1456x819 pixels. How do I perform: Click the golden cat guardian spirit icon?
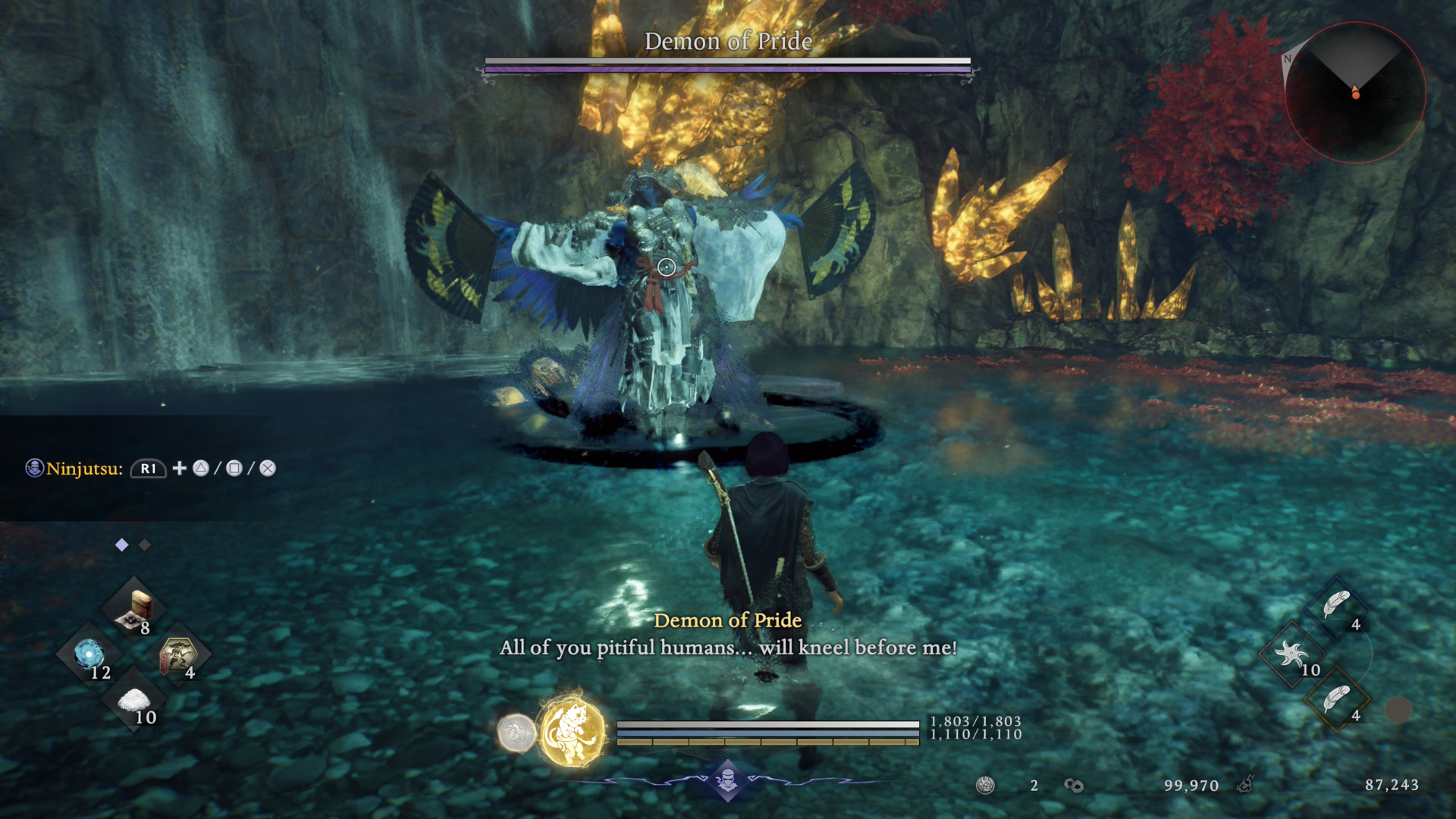tap(573, 733)
